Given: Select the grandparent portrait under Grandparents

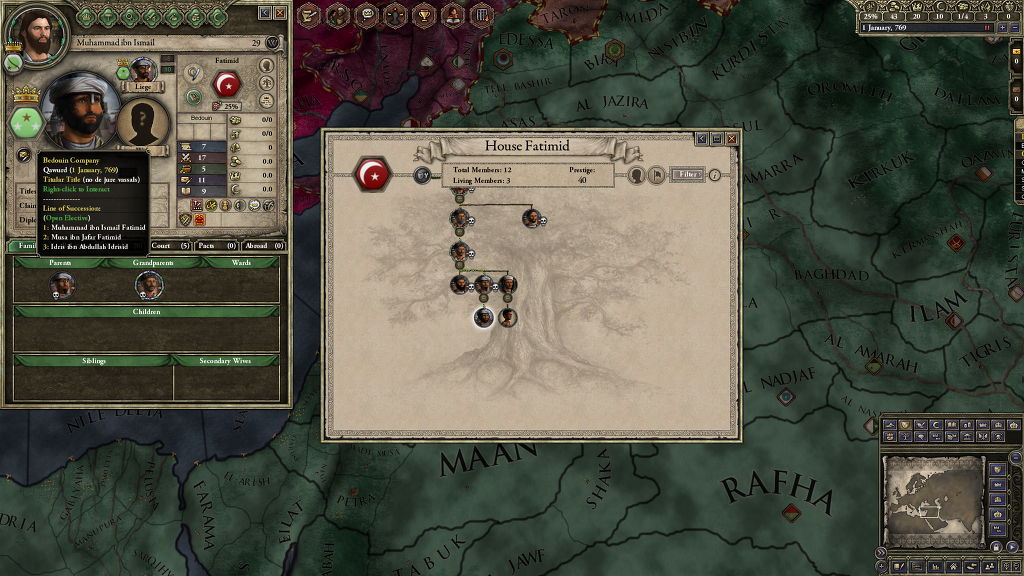Looking at the screenshot, I should (149, 286).
